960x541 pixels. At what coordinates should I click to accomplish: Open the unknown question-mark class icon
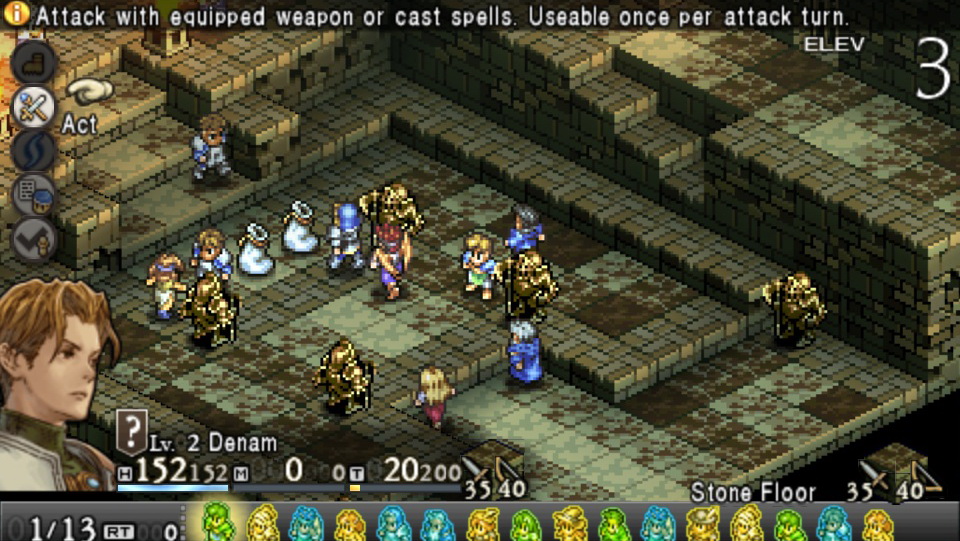(x=132, y=432)
